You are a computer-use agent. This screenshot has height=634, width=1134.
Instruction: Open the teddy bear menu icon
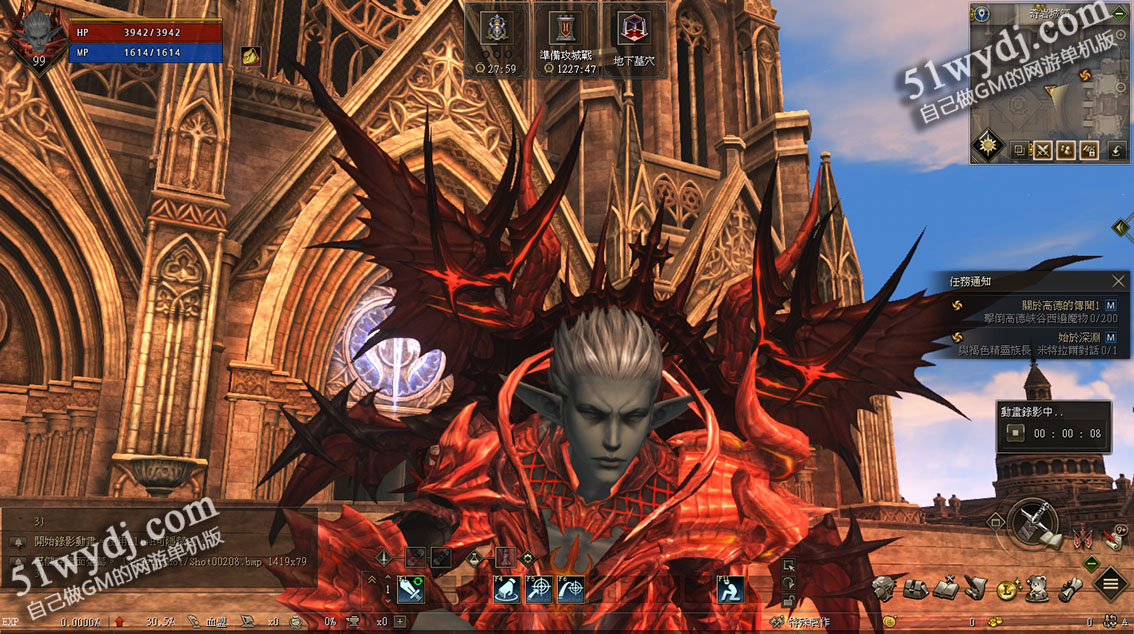1038,588
